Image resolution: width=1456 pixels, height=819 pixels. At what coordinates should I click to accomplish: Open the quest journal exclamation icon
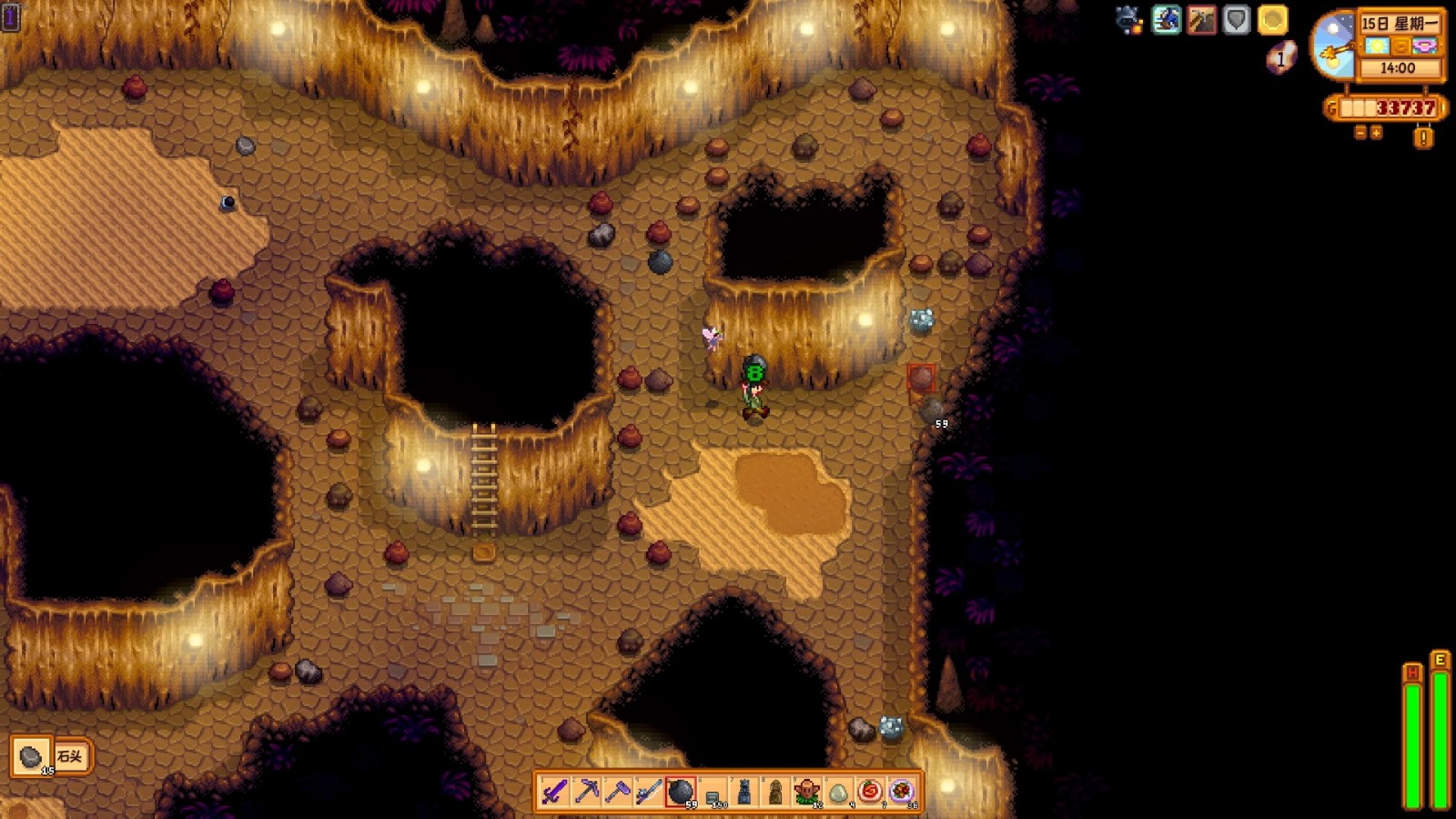[x=1423, y=137]
